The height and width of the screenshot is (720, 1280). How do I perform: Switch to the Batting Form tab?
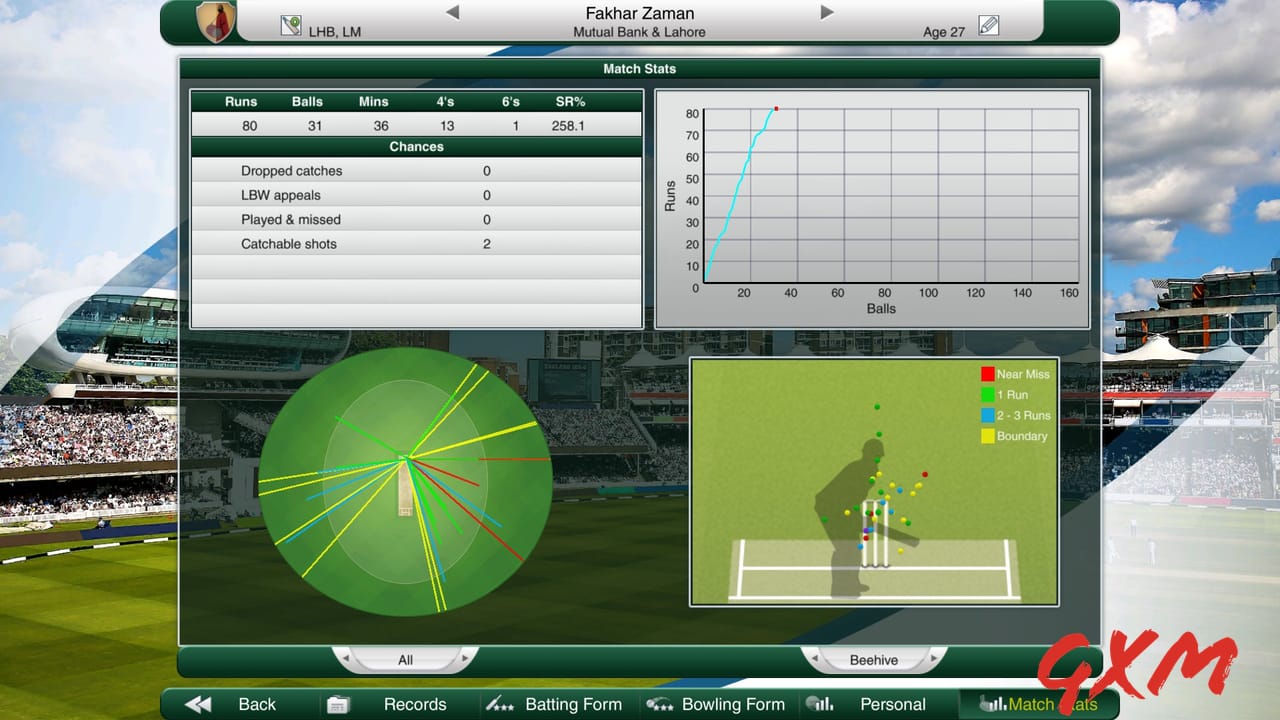tap(574, 704)
